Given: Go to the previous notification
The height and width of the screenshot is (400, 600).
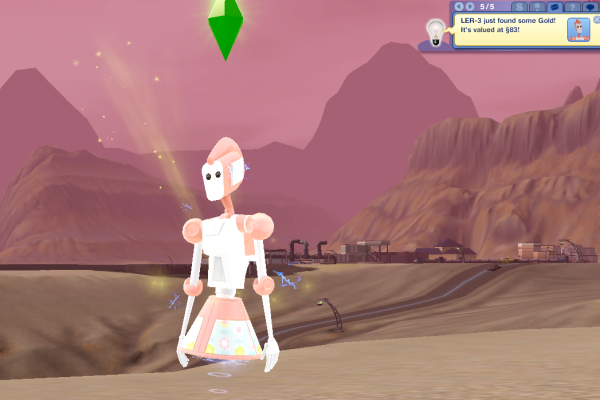Looking at the screenshot, I should click(458, 6).
